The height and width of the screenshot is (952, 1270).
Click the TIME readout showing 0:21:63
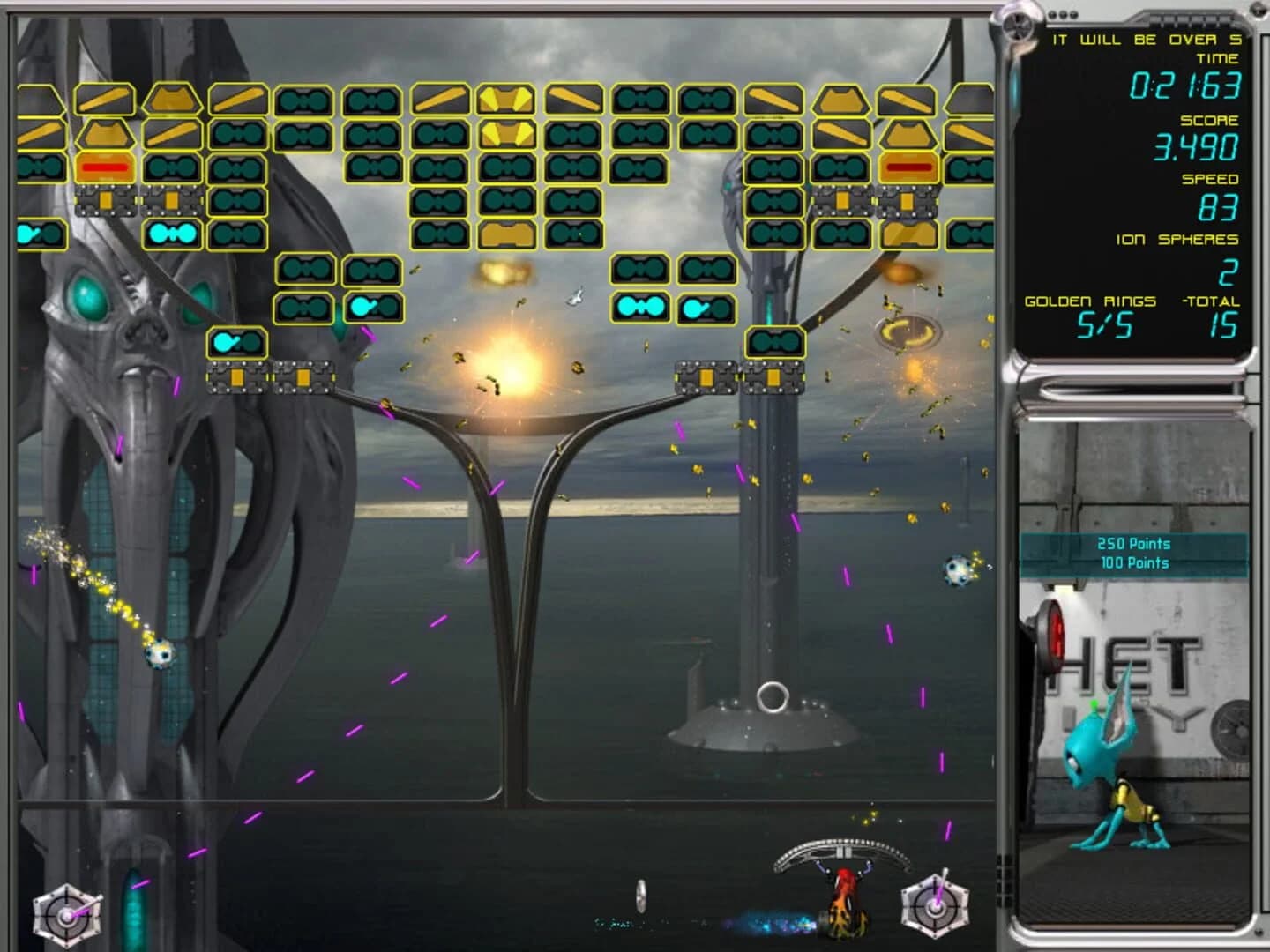pos(1186,86)
